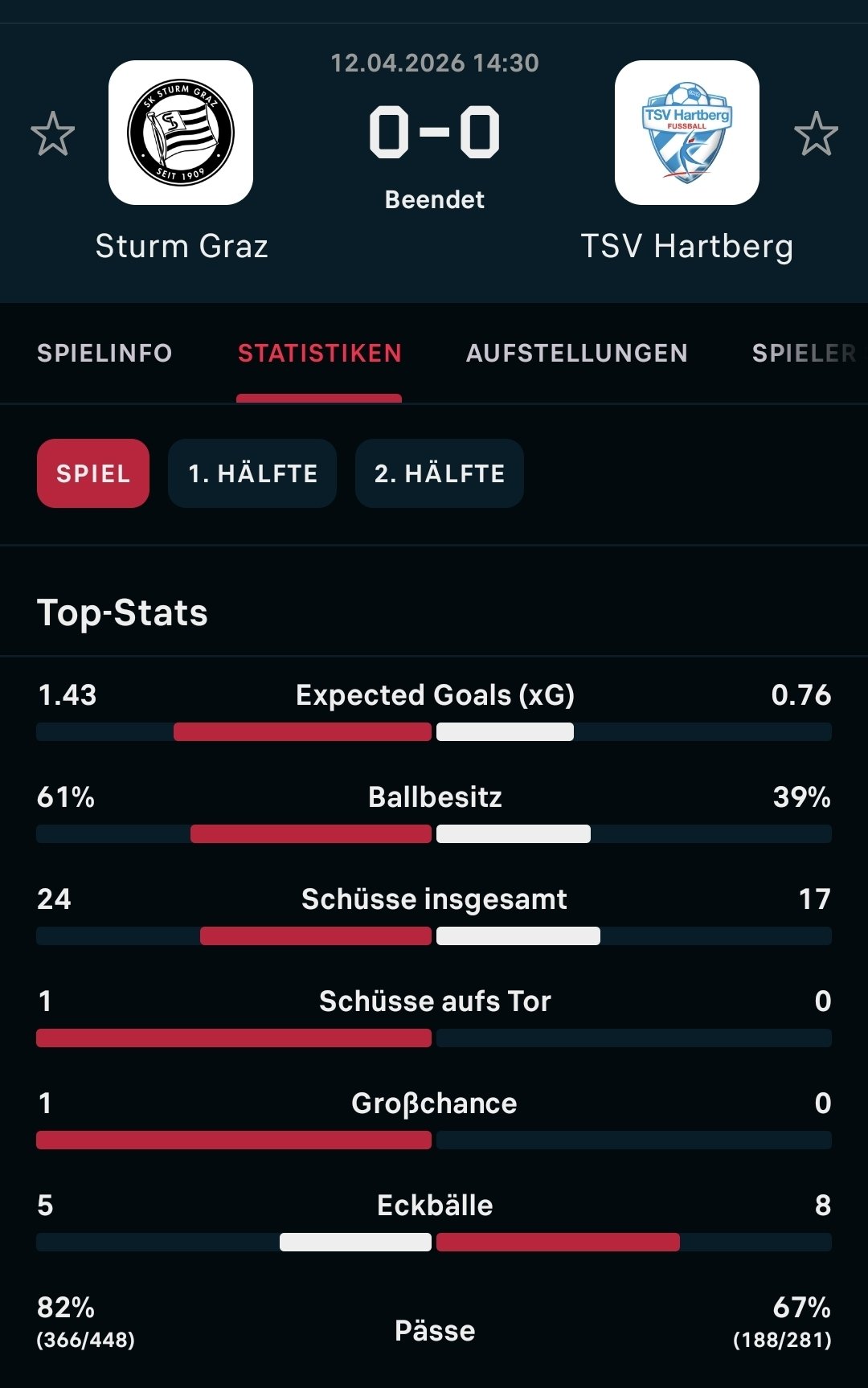The image size is (868, 1388).
Task: Select the Statistiken tab
Action: coord(319,353)
